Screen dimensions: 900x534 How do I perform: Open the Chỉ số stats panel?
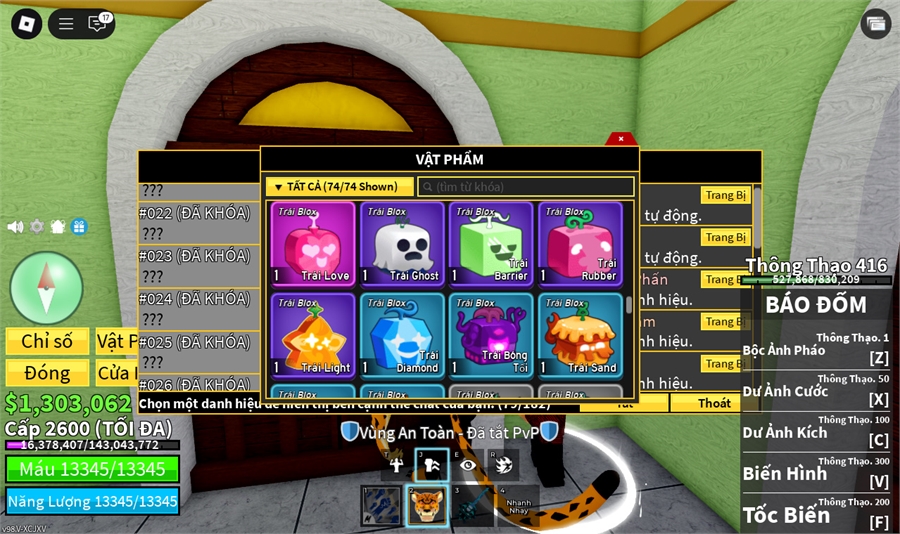pos(47,342)
